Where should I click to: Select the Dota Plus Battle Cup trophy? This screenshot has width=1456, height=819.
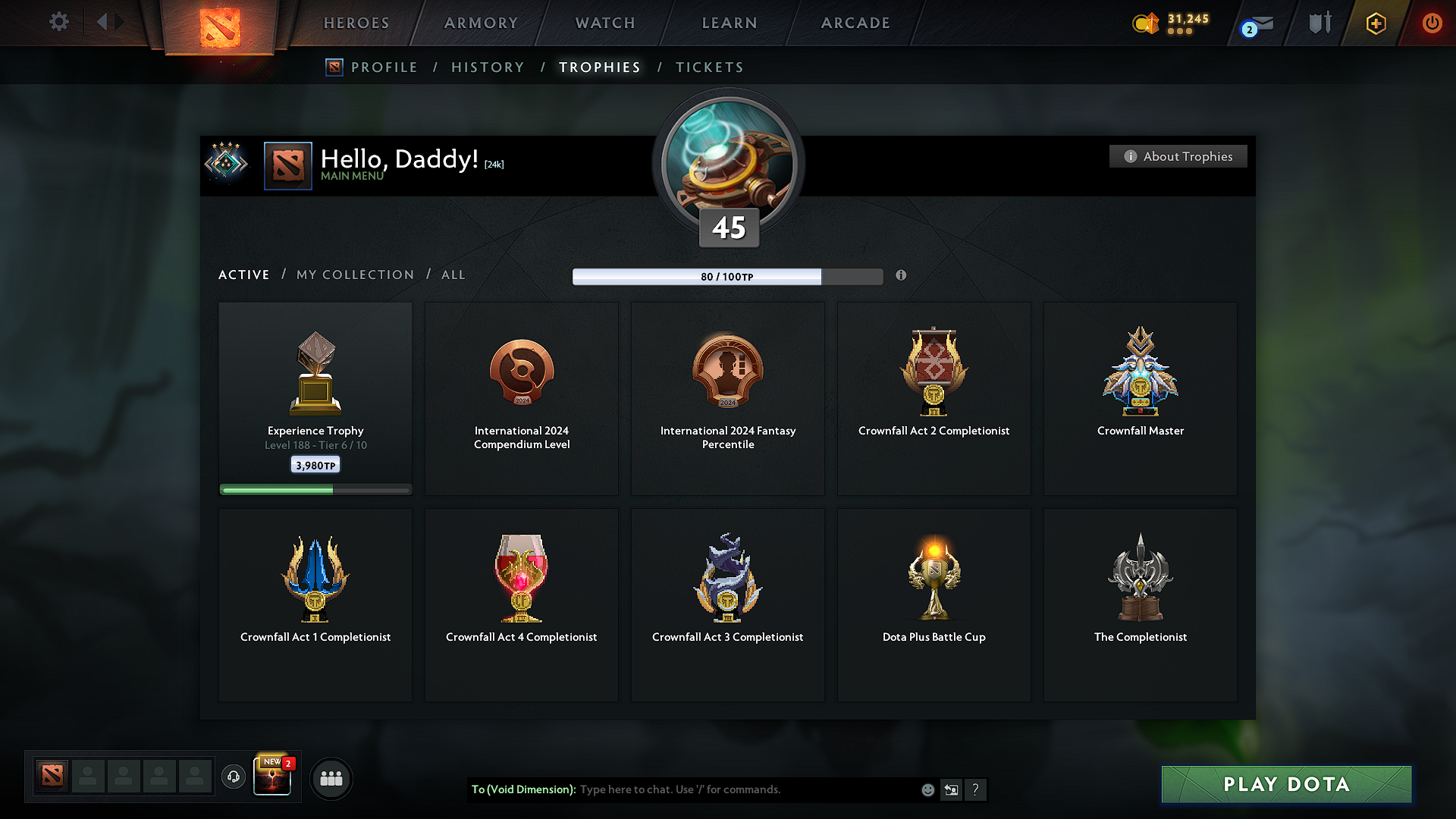click(x=934, y=604)
